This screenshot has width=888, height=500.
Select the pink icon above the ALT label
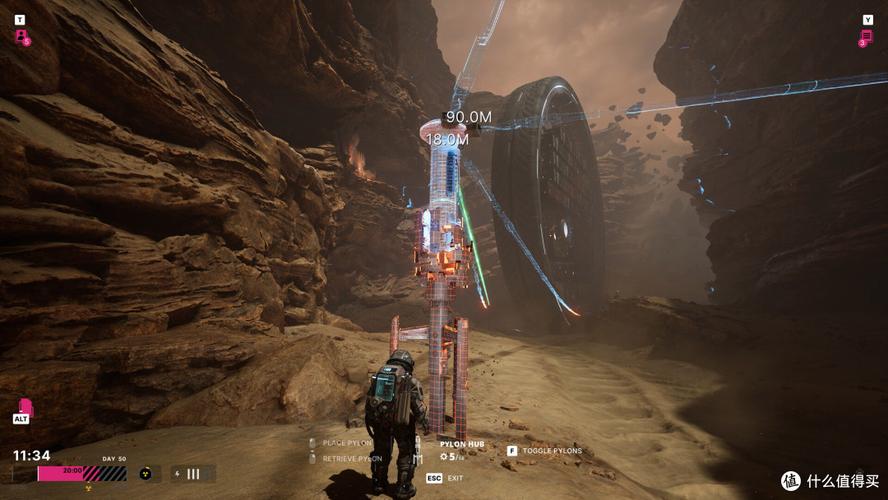click(x=25, y=407)
